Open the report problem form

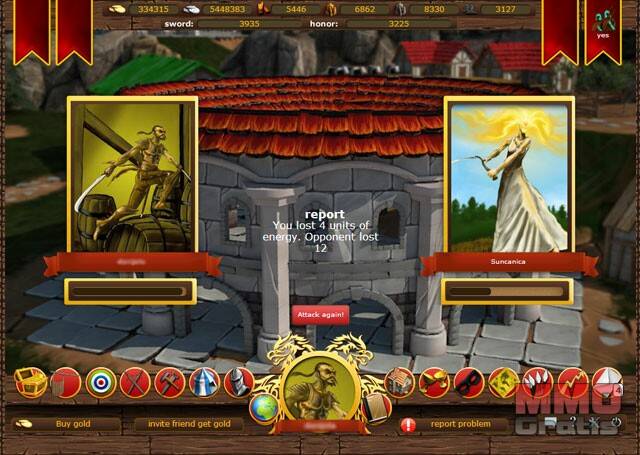pyautogui.click(x=459, y=424)
